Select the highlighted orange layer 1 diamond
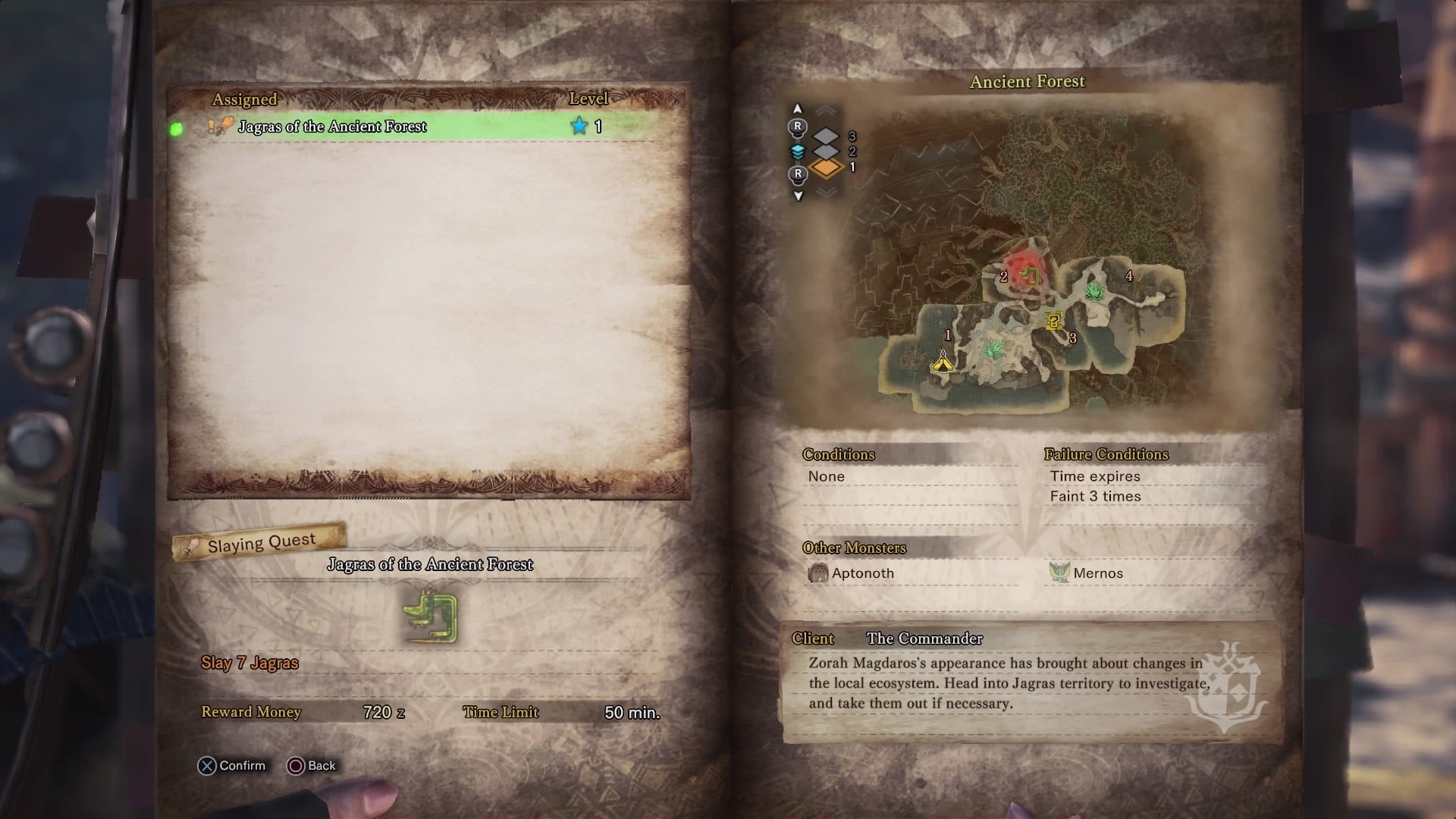The image size is (1456, 819). pyautogui.click(x=827, y=168)
